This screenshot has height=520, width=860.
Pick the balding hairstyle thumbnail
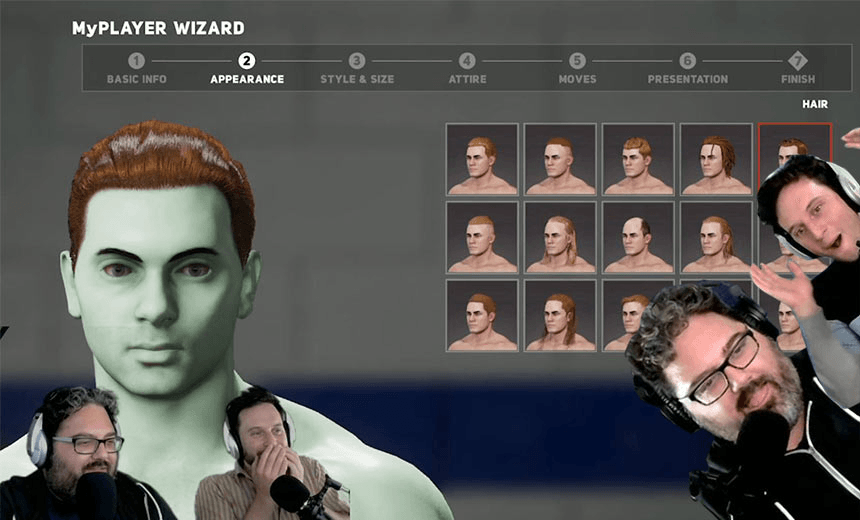(638, 237)
